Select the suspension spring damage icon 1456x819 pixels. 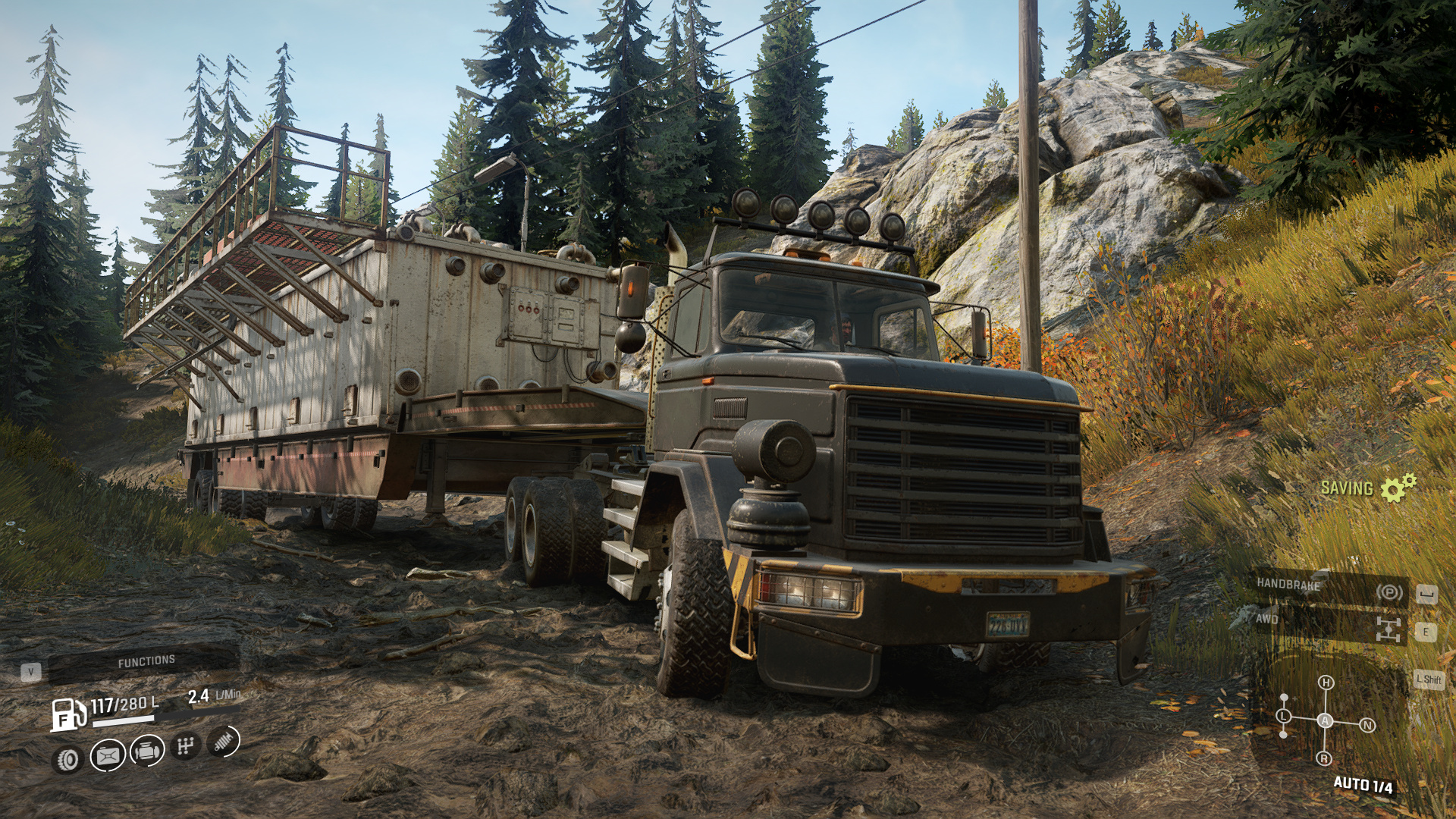pos(223,742)
